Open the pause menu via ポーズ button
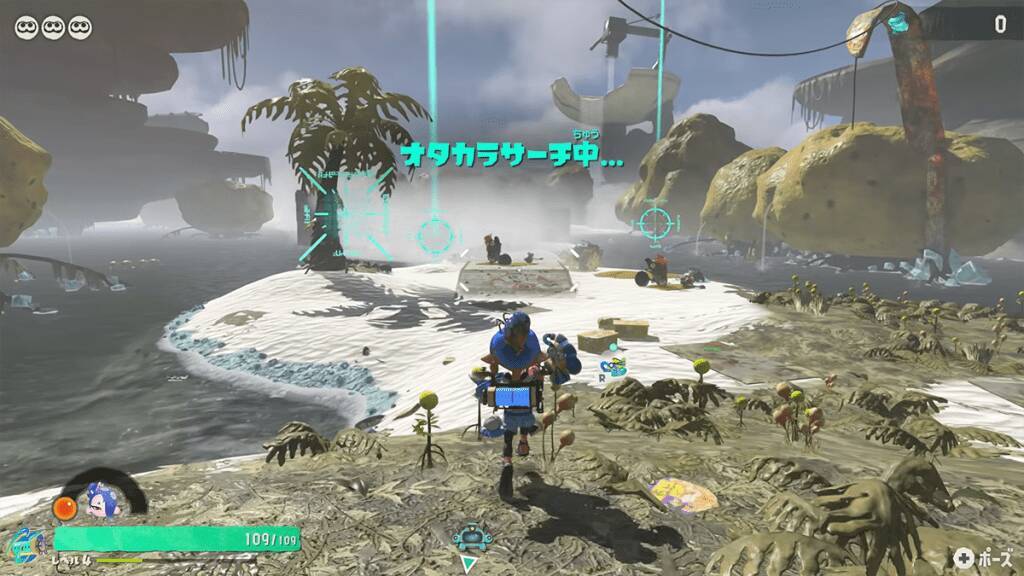The image size is (1024, 576). pyautogui.click(x=983, y=558)
